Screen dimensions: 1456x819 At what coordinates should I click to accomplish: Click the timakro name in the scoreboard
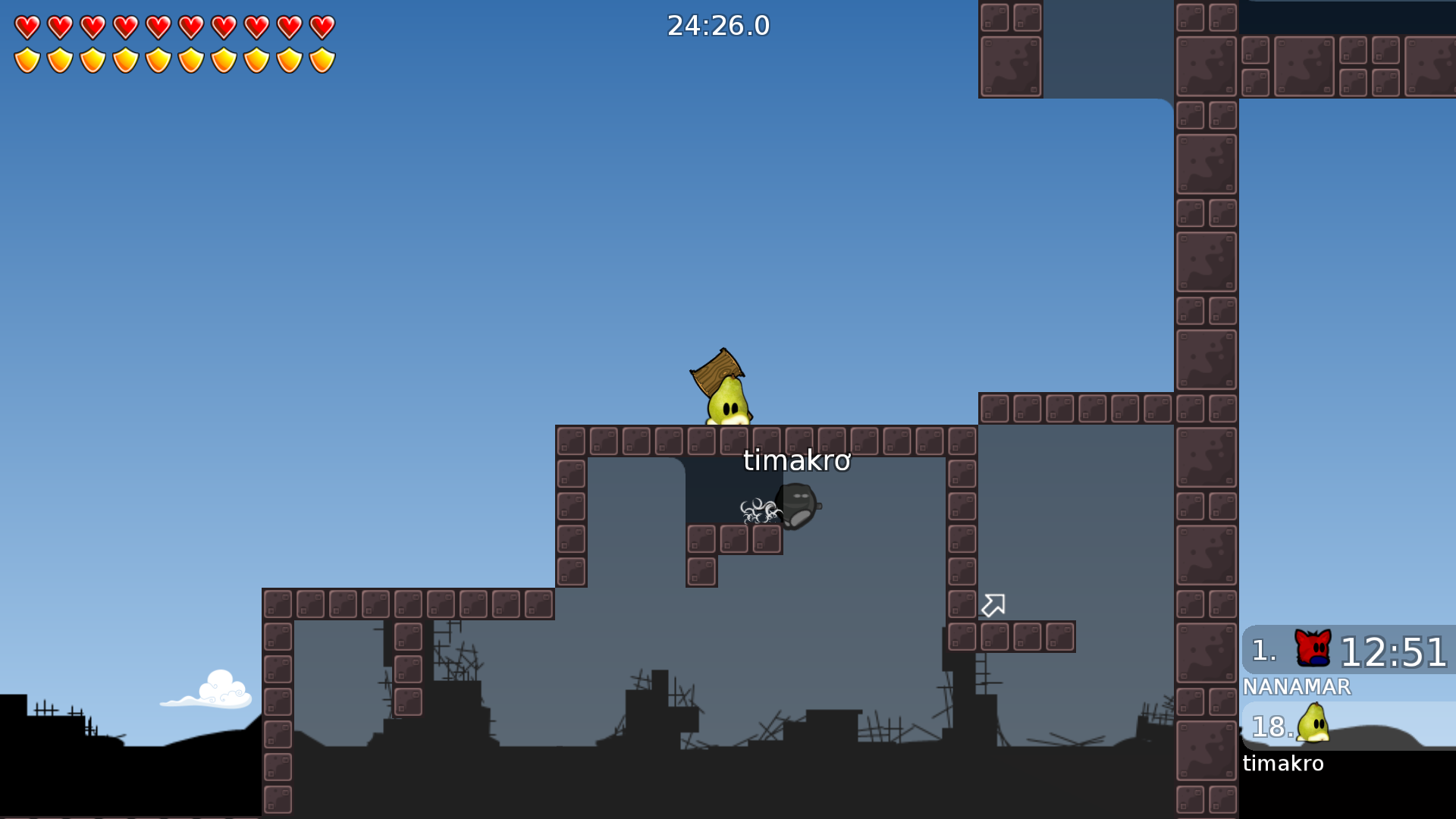(x=1283, y=764)
